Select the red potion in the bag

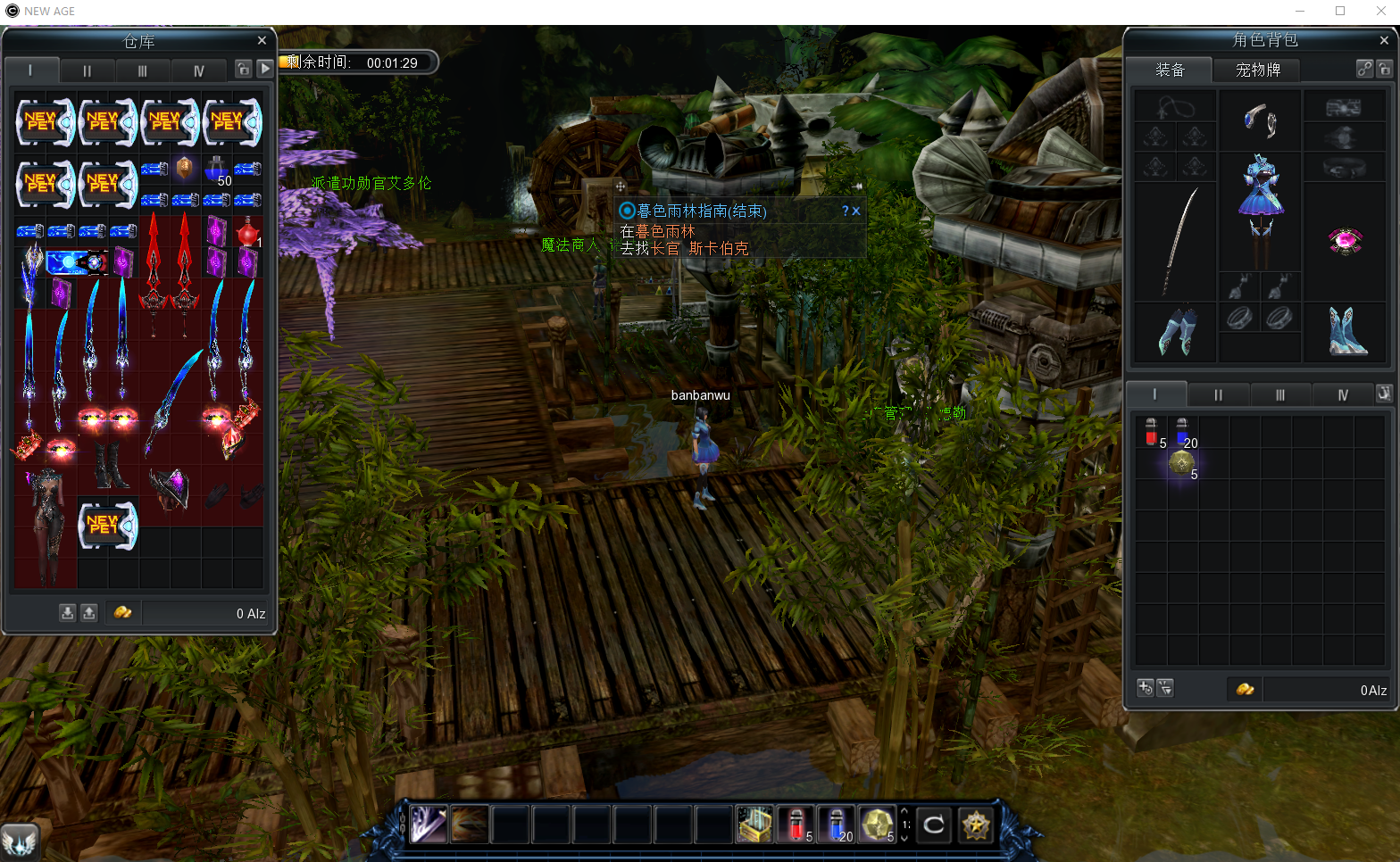(x=1151, y=432)
